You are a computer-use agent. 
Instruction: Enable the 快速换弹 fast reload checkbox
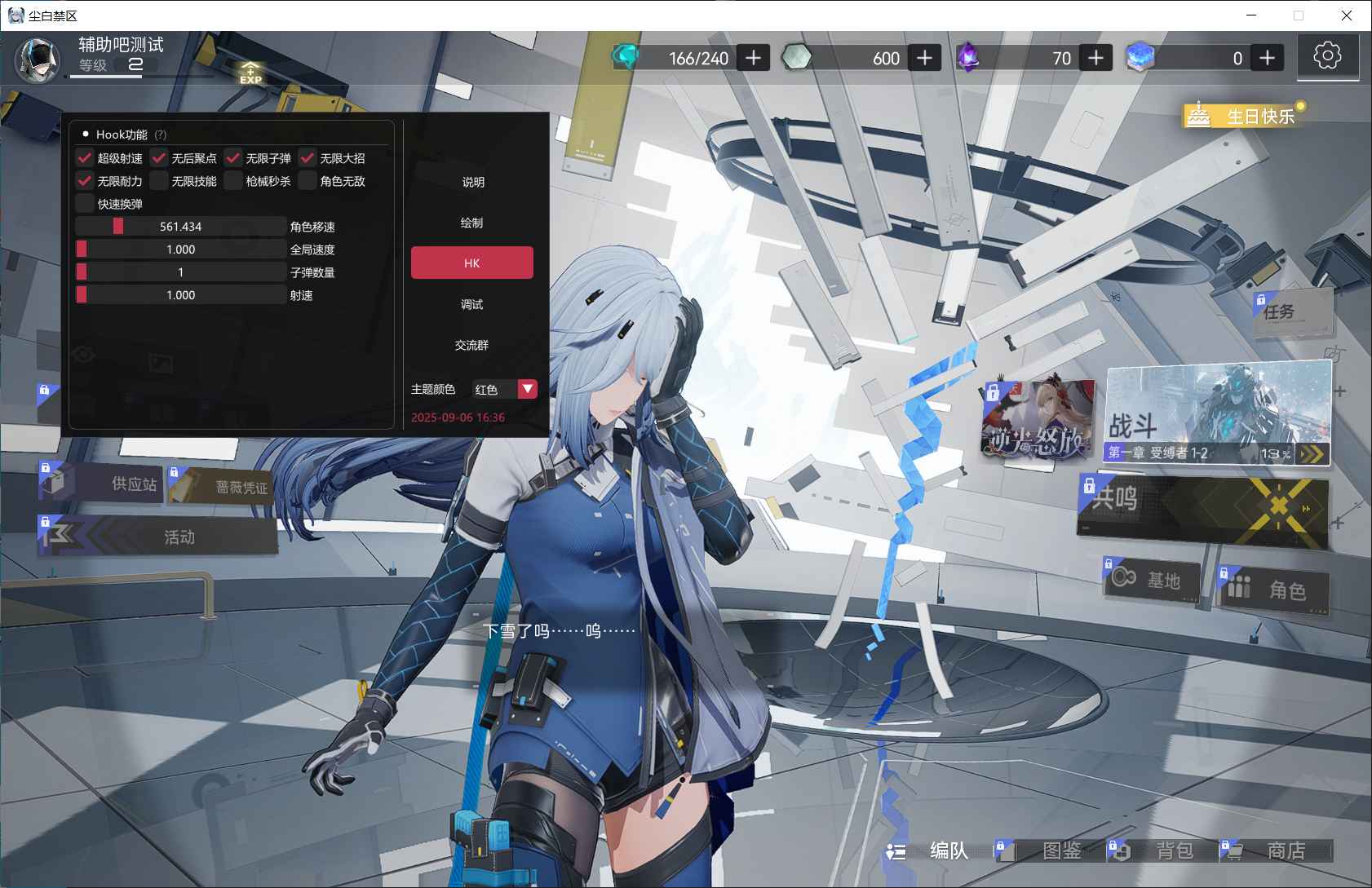[x=85, y=204]
